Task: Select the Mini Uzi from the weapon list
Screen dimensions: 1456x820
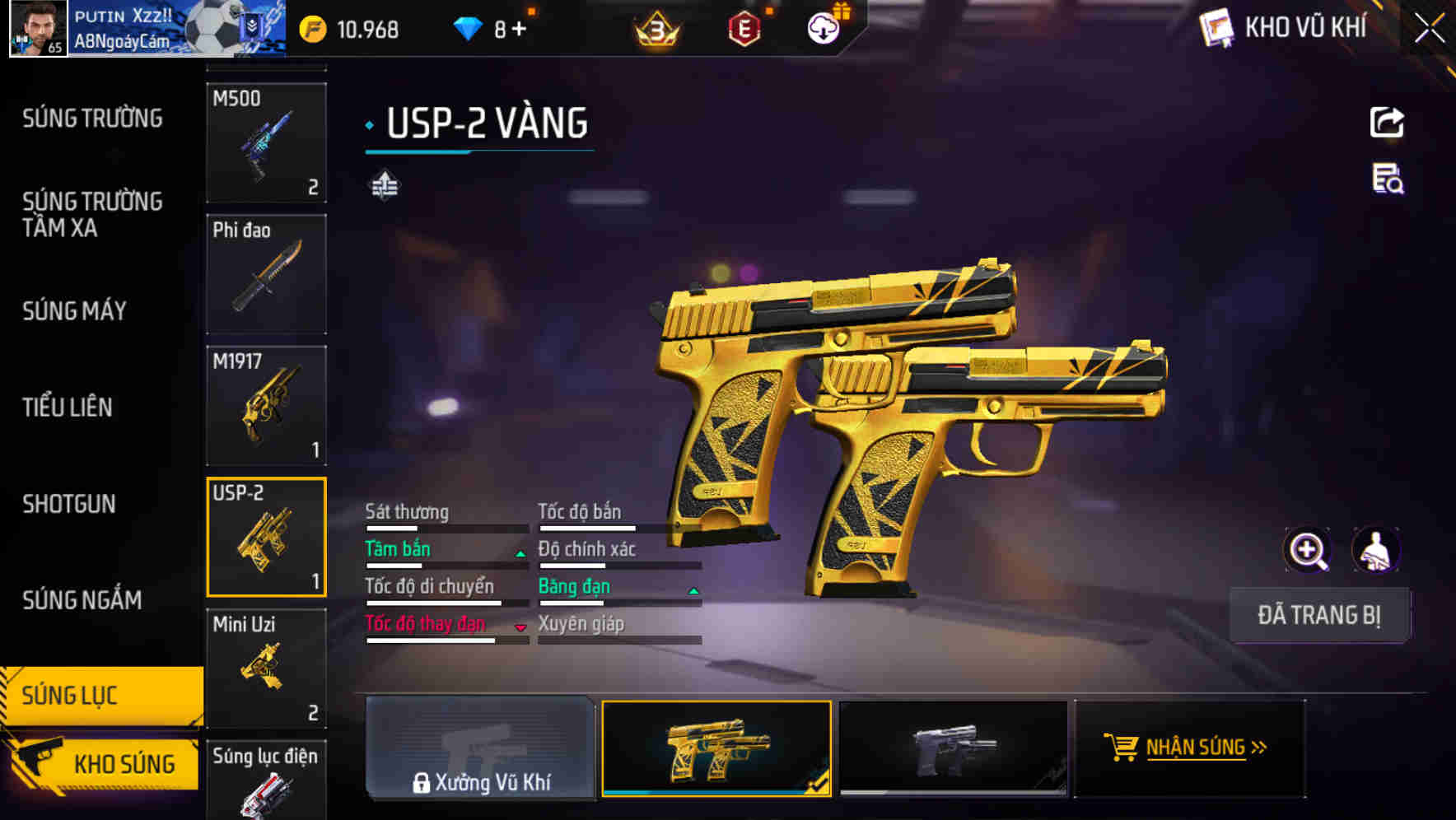Action: (x=266, y=667)
